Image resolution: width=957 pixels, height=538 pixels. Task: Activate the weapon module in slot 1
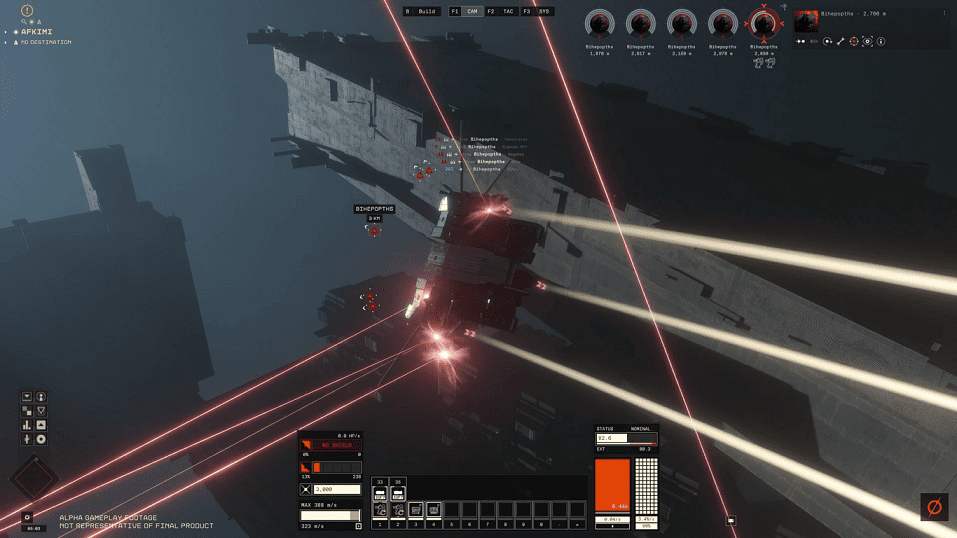pyautogui.click(x=380, y=510)
